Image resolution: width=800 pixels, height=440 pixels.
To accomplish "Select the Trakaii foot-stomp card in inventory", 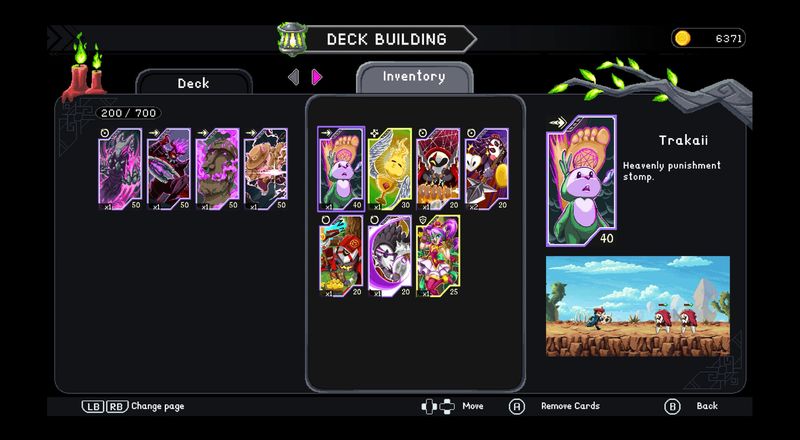I will pos(340,167).
